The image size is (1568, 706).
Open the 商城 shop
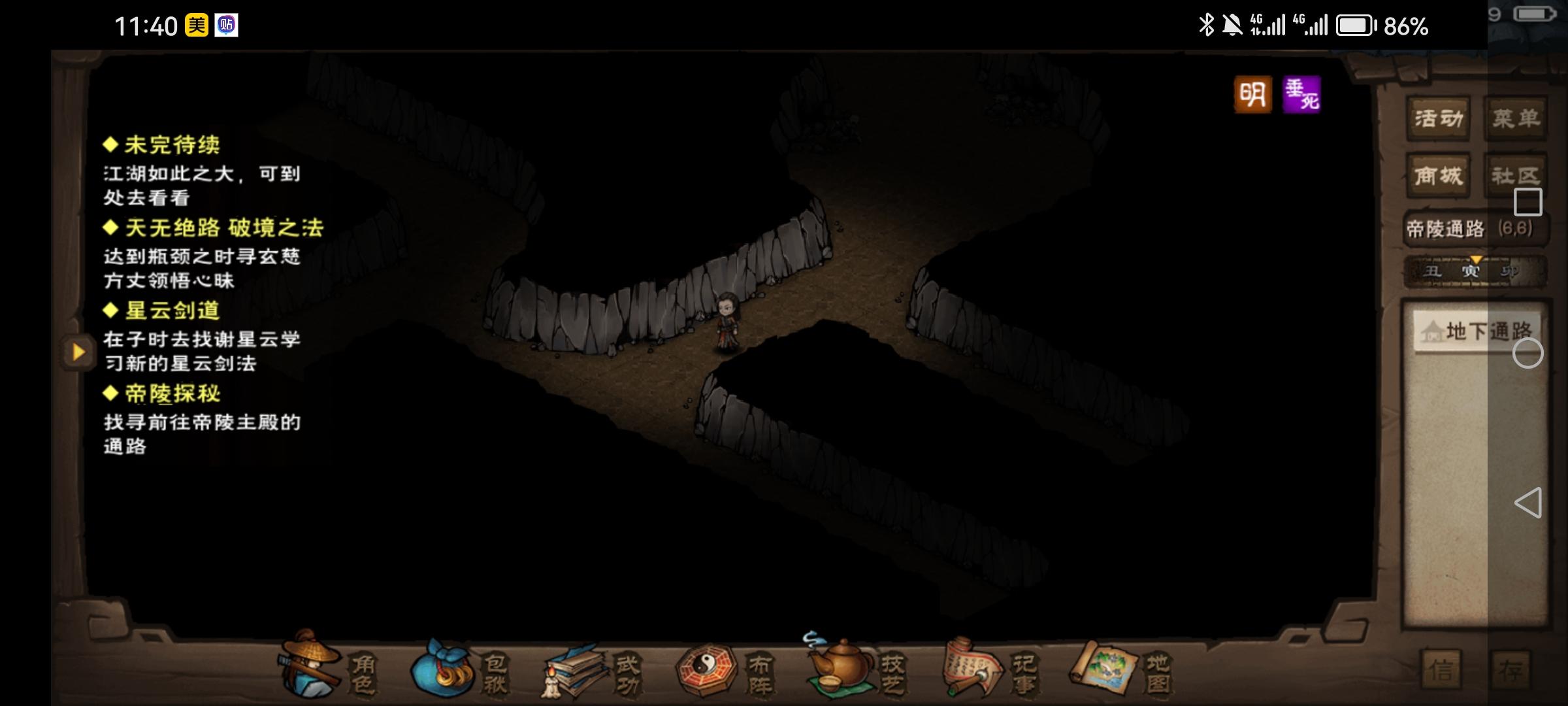click(1438, 176)
